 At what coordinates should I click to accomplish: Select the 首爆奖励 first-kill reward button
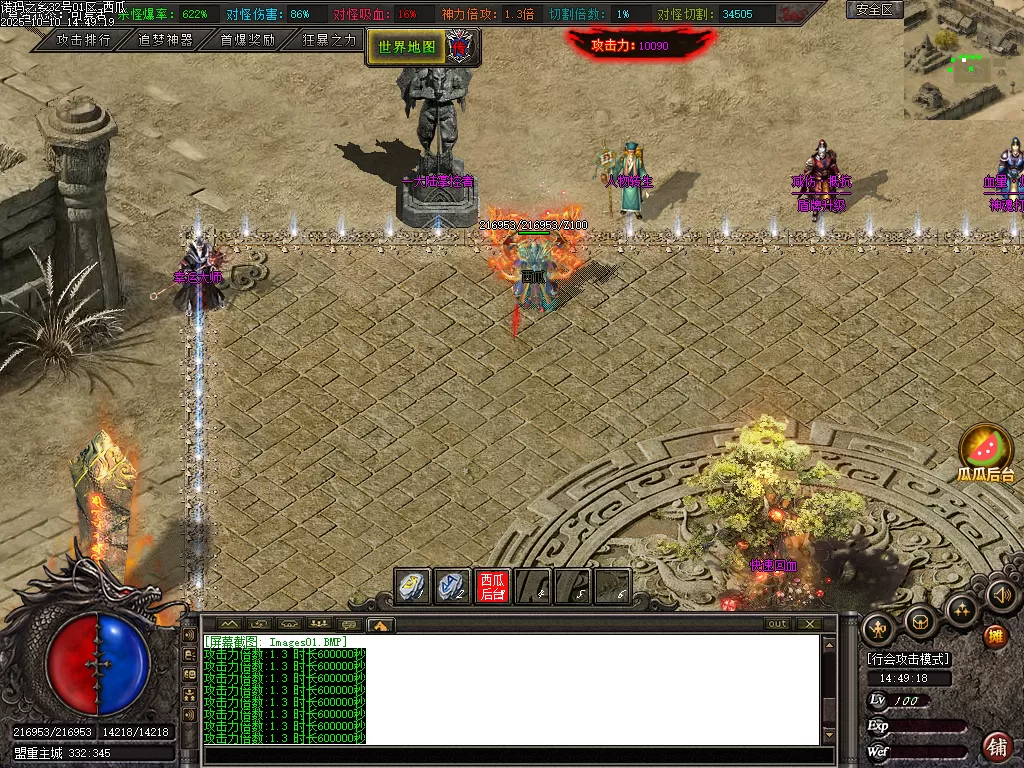pyautogui.click(x=247, y=40)
